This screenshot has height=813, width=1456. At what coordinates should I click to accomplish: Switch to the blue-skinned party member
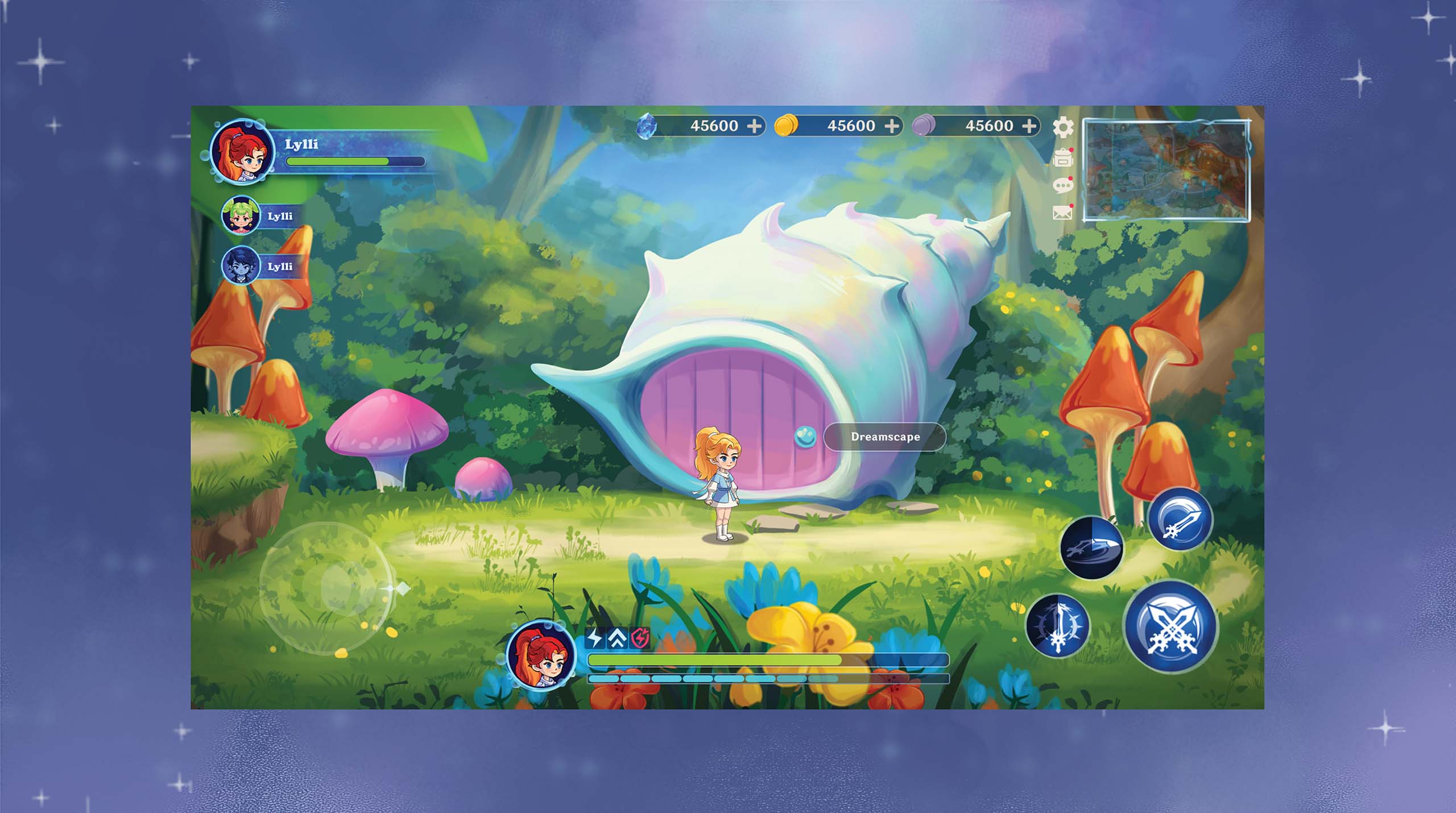241,266
